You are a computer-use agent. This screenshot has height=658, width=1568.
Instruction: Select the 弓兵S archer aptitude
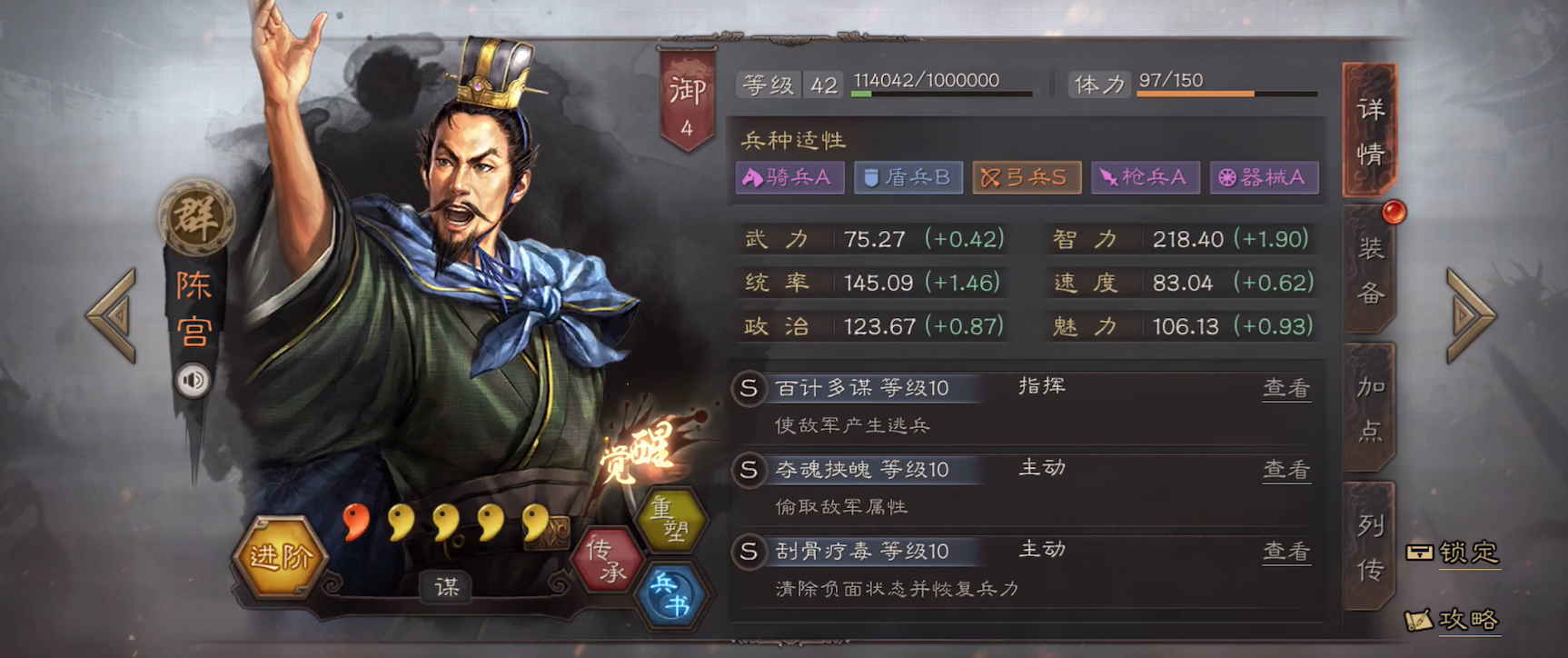coord(1027,177)
